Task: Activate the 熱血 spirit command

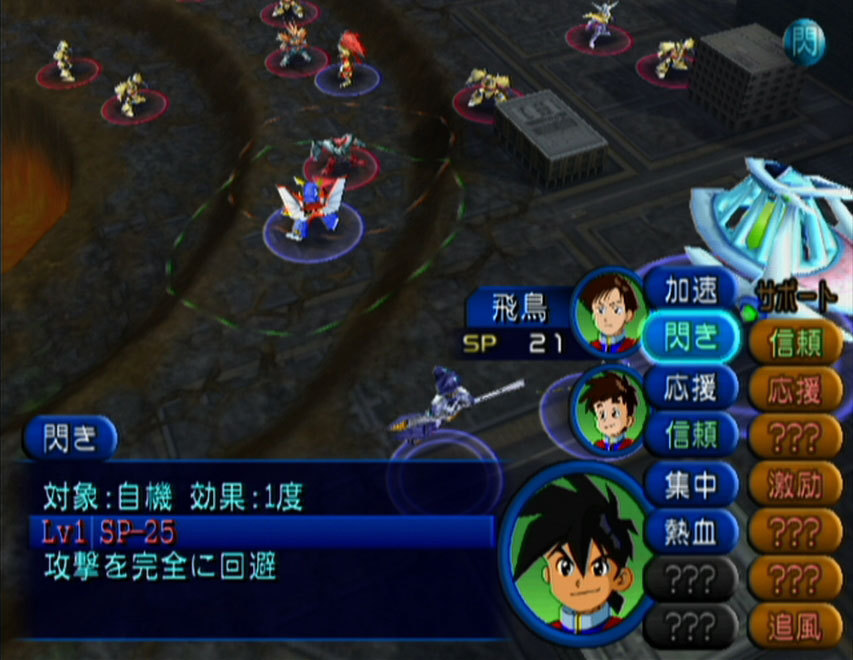Action: tap(692, 531)
